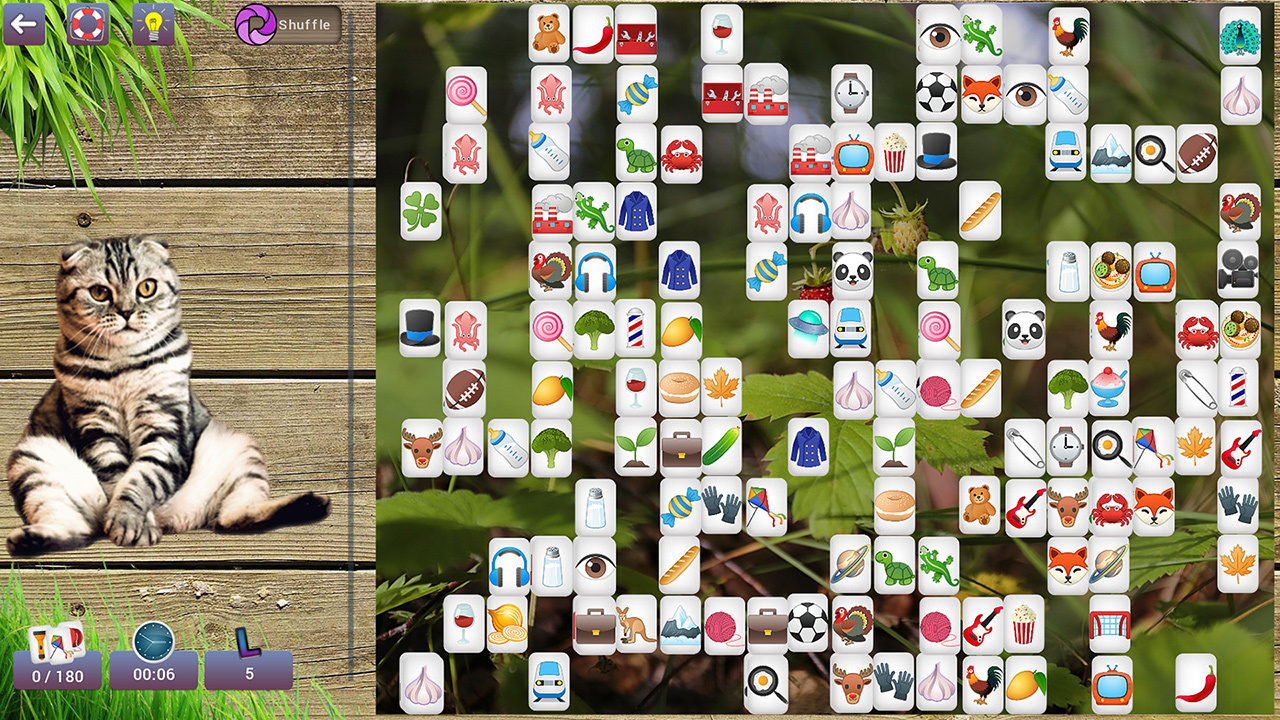1280x720 pixels.
Task: Select the four-leaf clover tile
Action: pos(421,211)
